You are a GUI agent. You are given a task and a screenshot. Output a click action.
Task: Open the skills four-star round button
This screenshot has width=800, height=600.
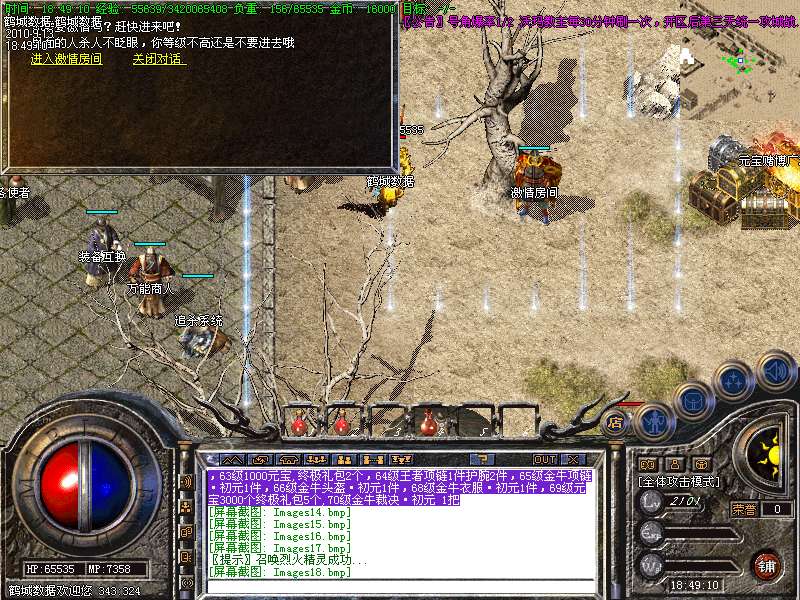click(x=735, y=380)
